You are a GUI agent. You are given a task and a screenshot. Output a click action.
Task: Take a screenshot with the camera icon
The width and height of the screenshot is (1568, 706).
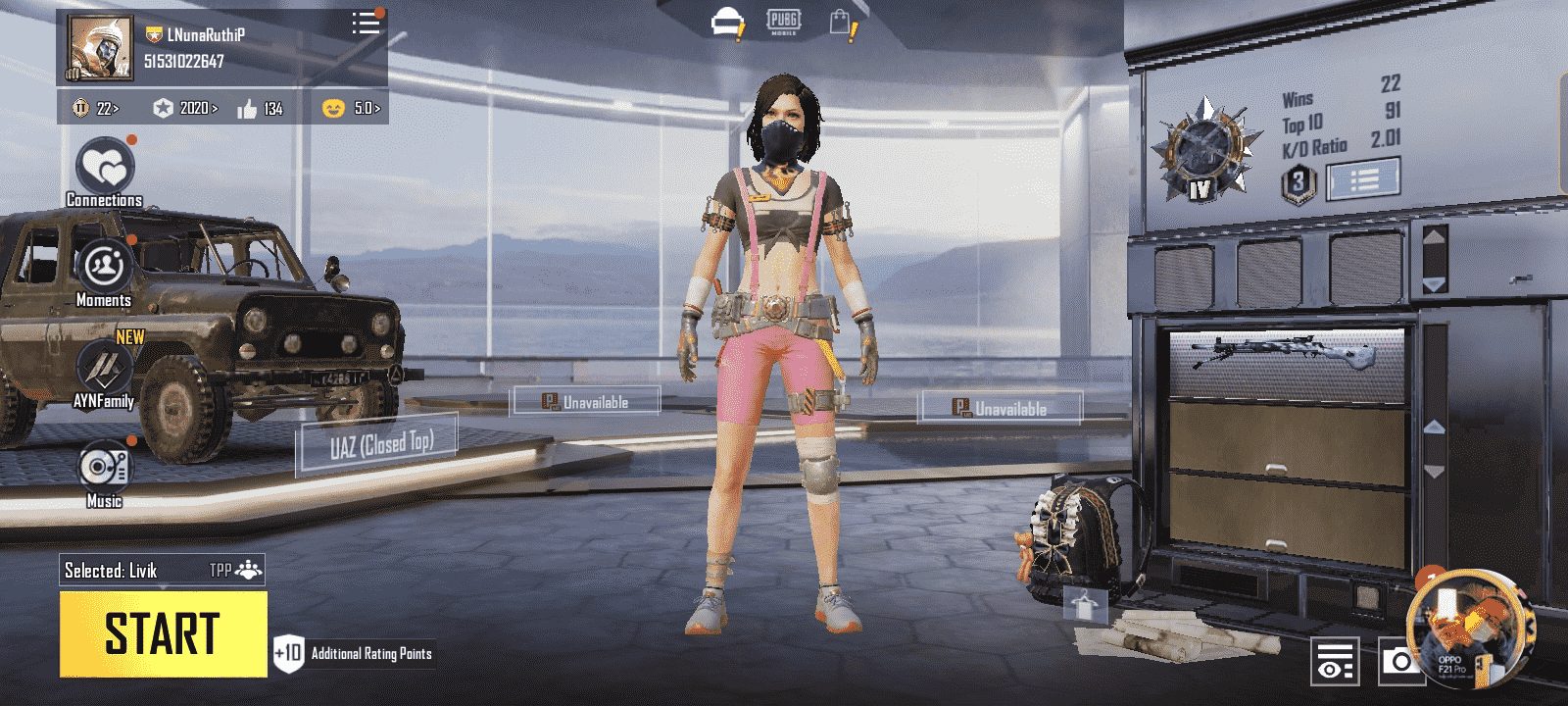(1401, 662)
